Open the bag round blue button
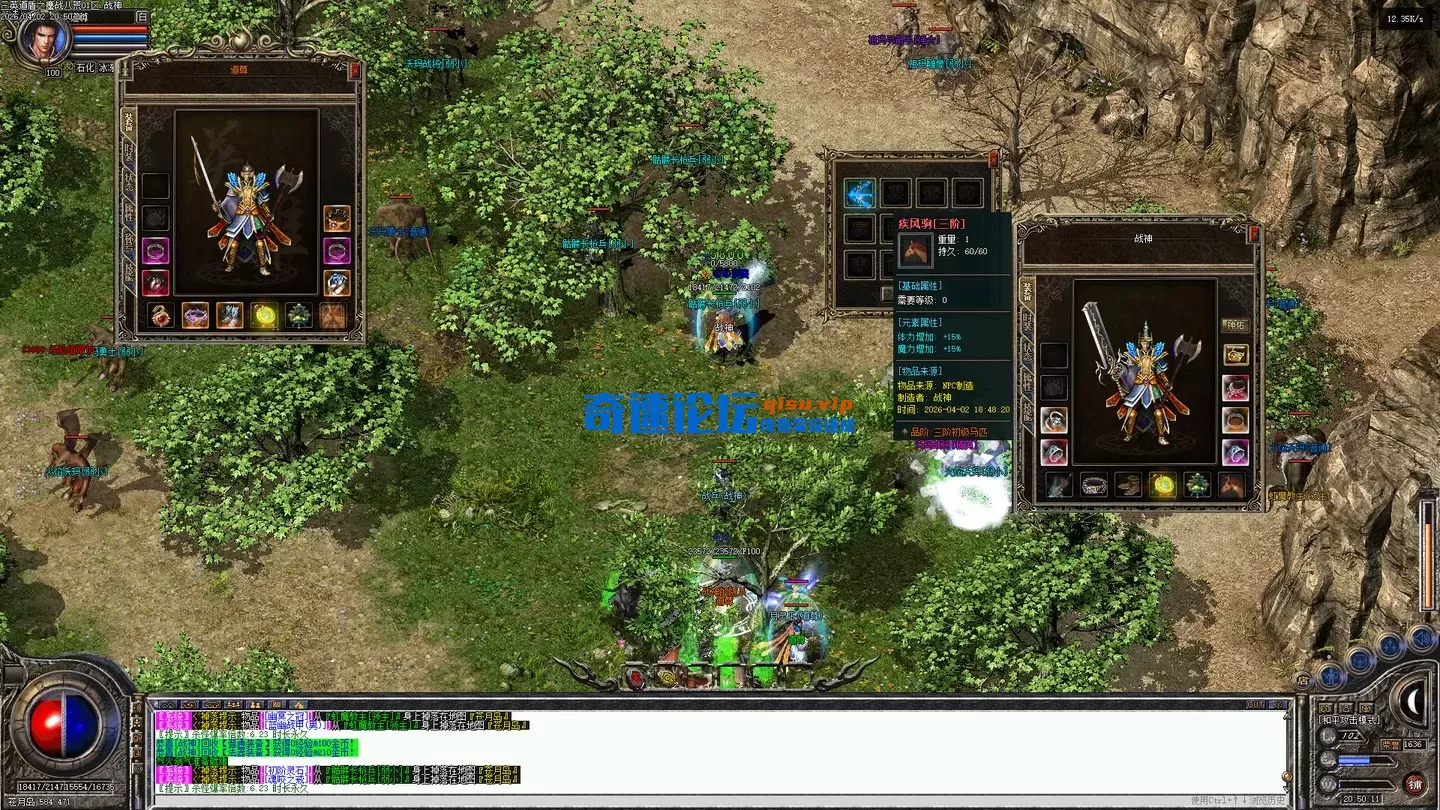 (1359, 660)
